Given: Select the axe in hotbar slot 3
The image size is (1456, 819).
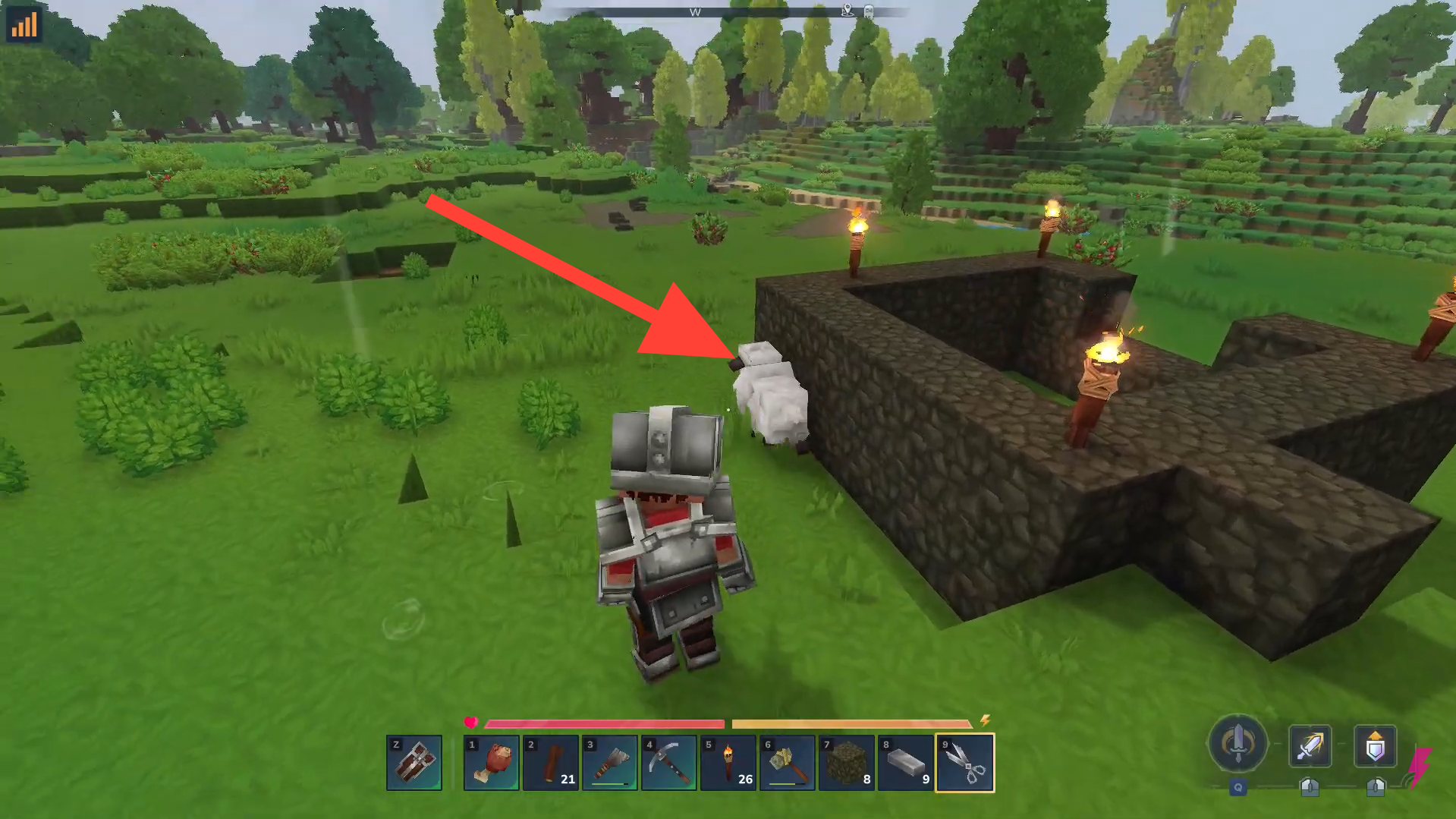Looking at the screenshot, I should (x=610, y=763).
